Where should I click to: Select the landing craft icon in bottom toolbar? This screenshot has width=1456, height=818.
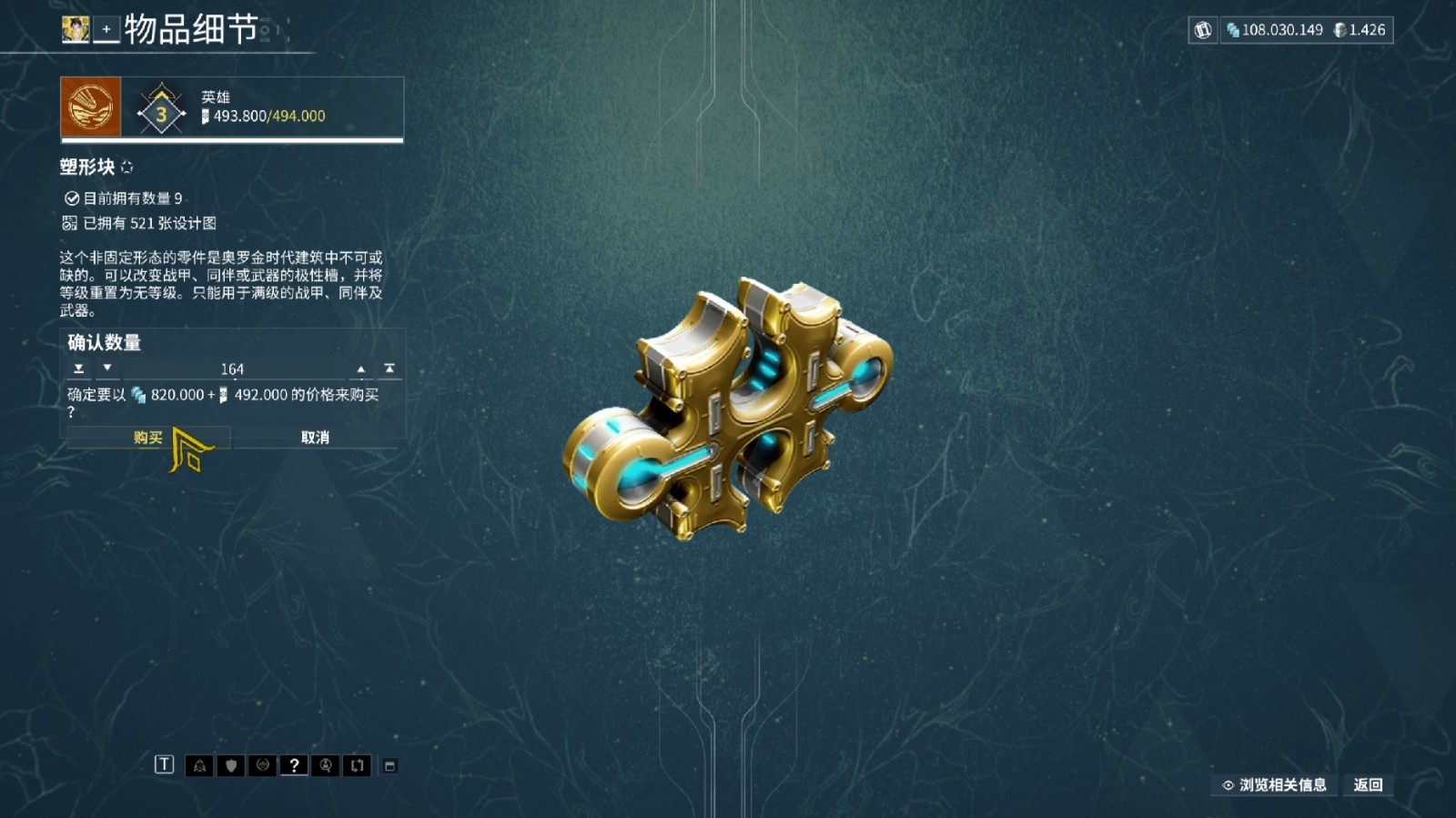tap(198, 765)
